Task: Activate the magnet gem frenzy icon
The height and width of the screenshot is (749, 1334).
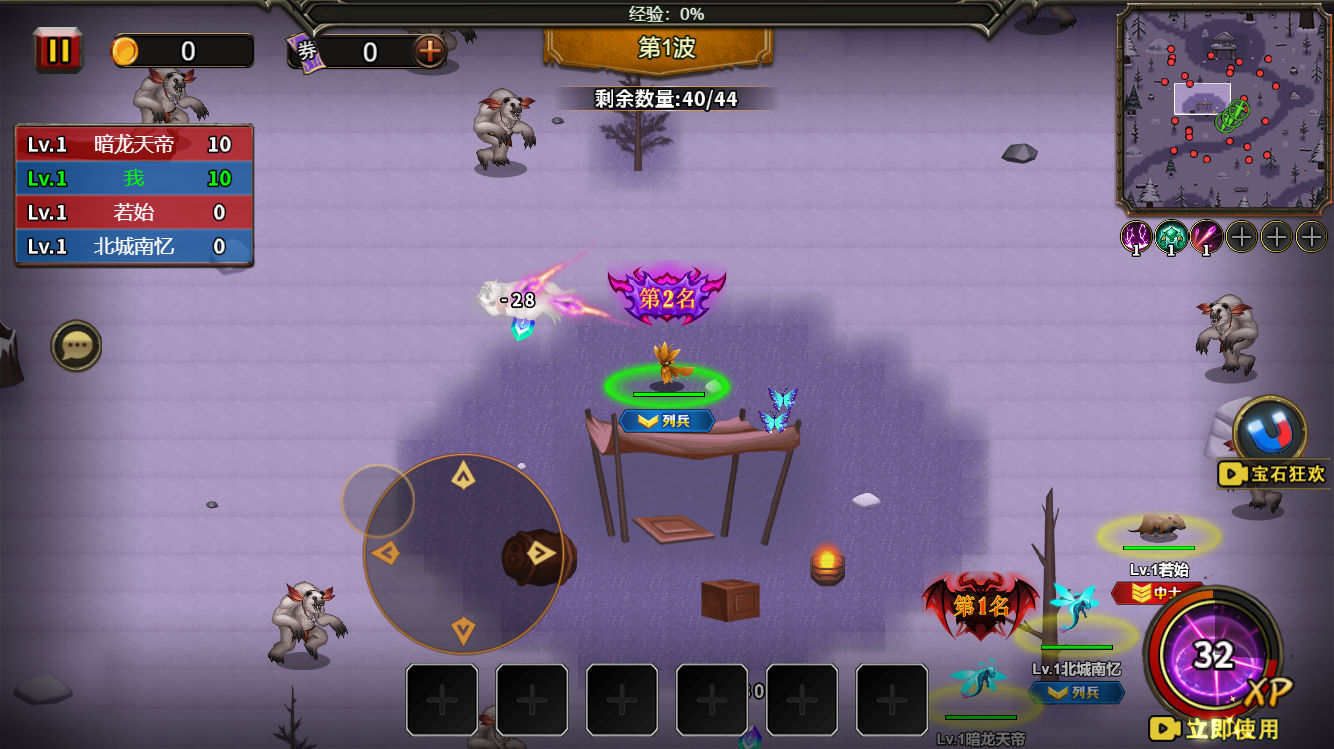Action: click(x=1269, y=432)
